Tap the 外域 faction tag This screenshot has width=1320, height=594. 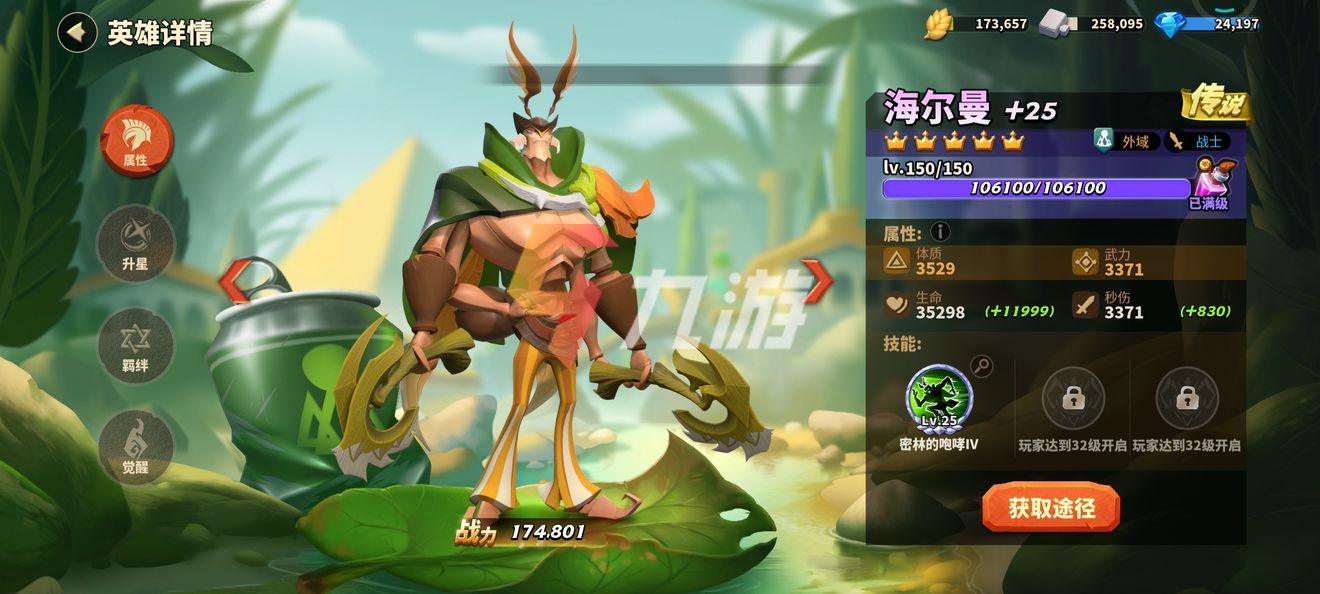1126,141
